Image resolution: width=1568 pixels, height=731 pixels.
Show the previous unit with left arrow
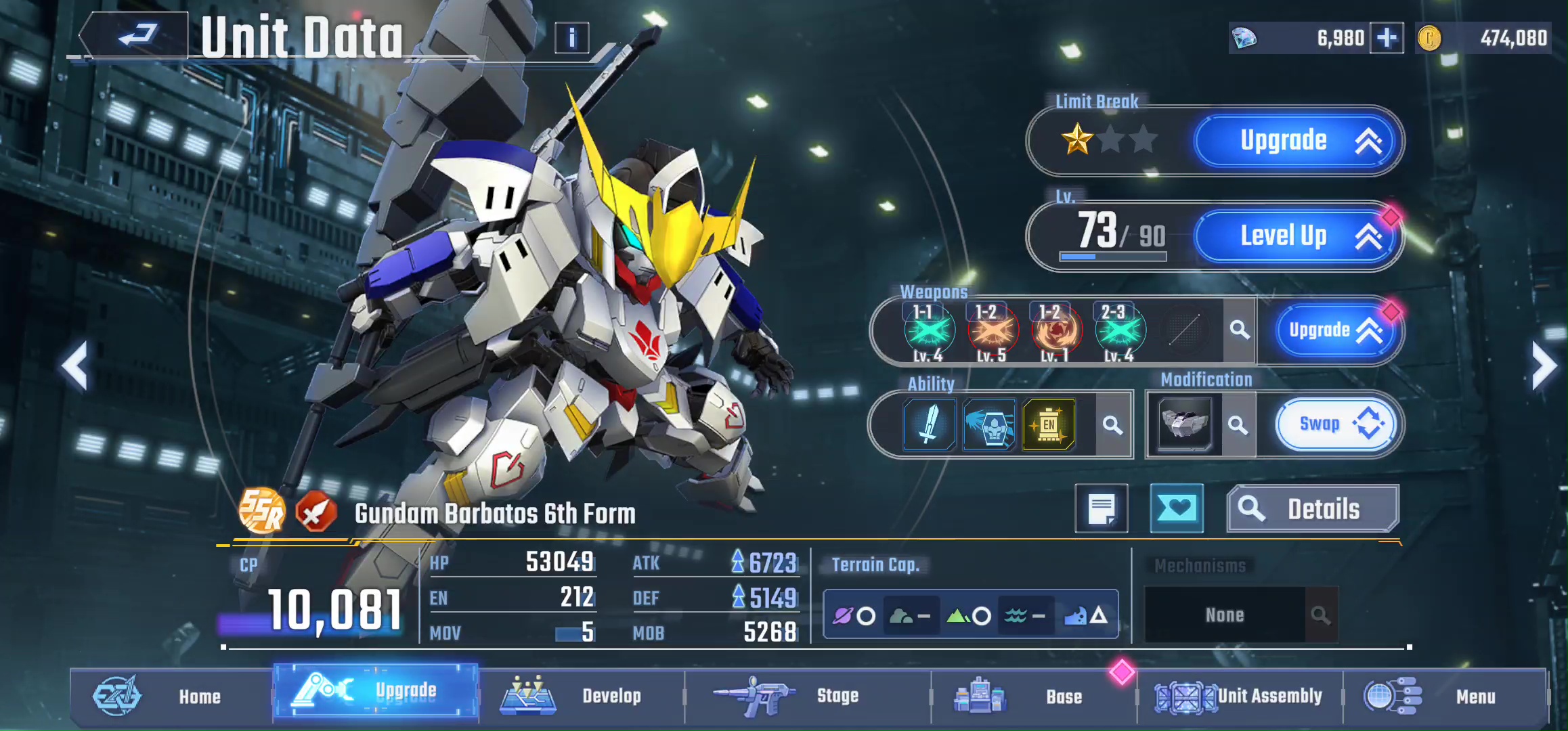coord(74,366)
